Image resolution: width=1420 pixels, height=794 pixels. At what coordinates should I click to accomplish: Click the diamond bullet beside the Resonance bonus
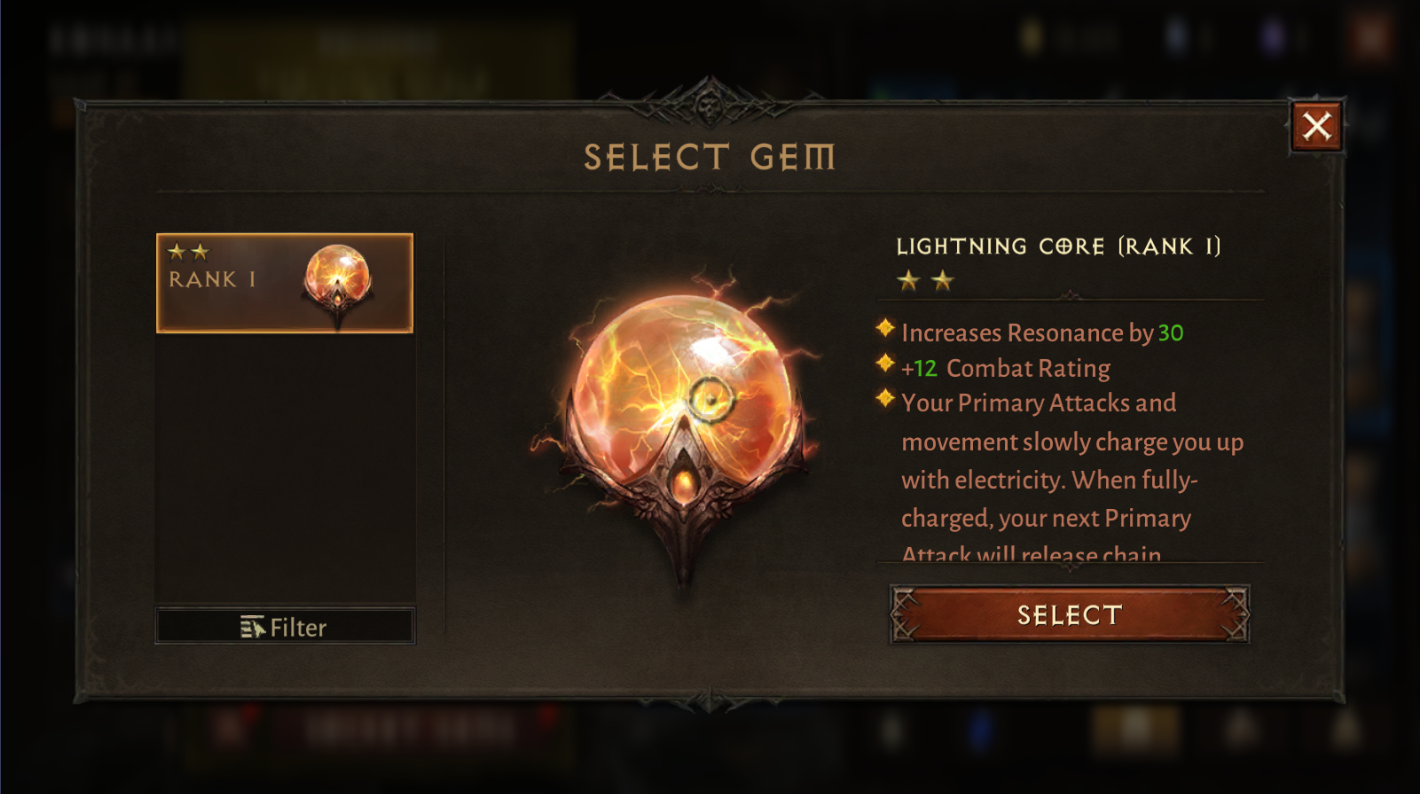[887, 330]
